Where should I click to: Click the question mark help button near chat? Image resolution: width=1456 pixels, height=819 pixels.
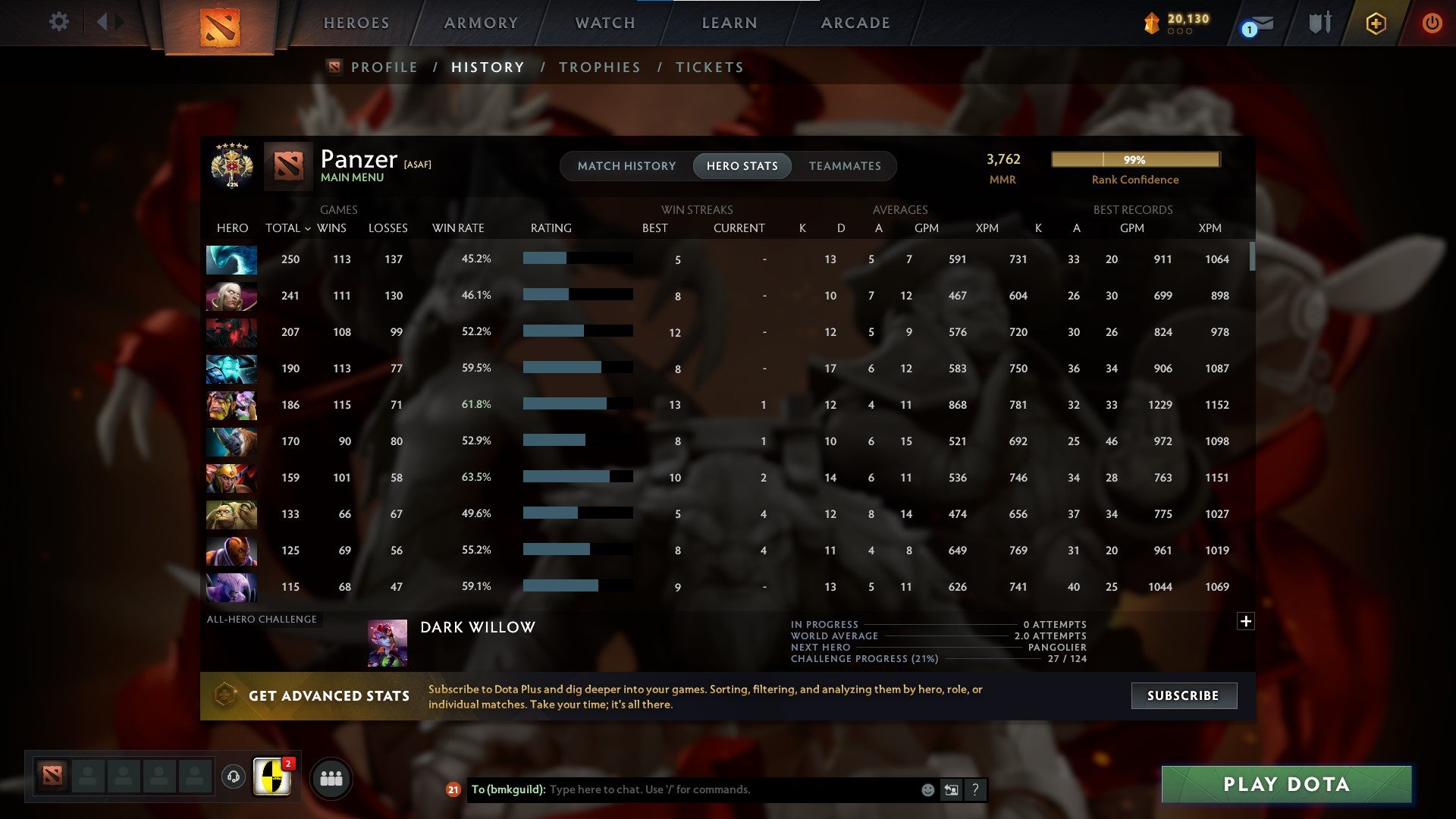tap(975, 789)
